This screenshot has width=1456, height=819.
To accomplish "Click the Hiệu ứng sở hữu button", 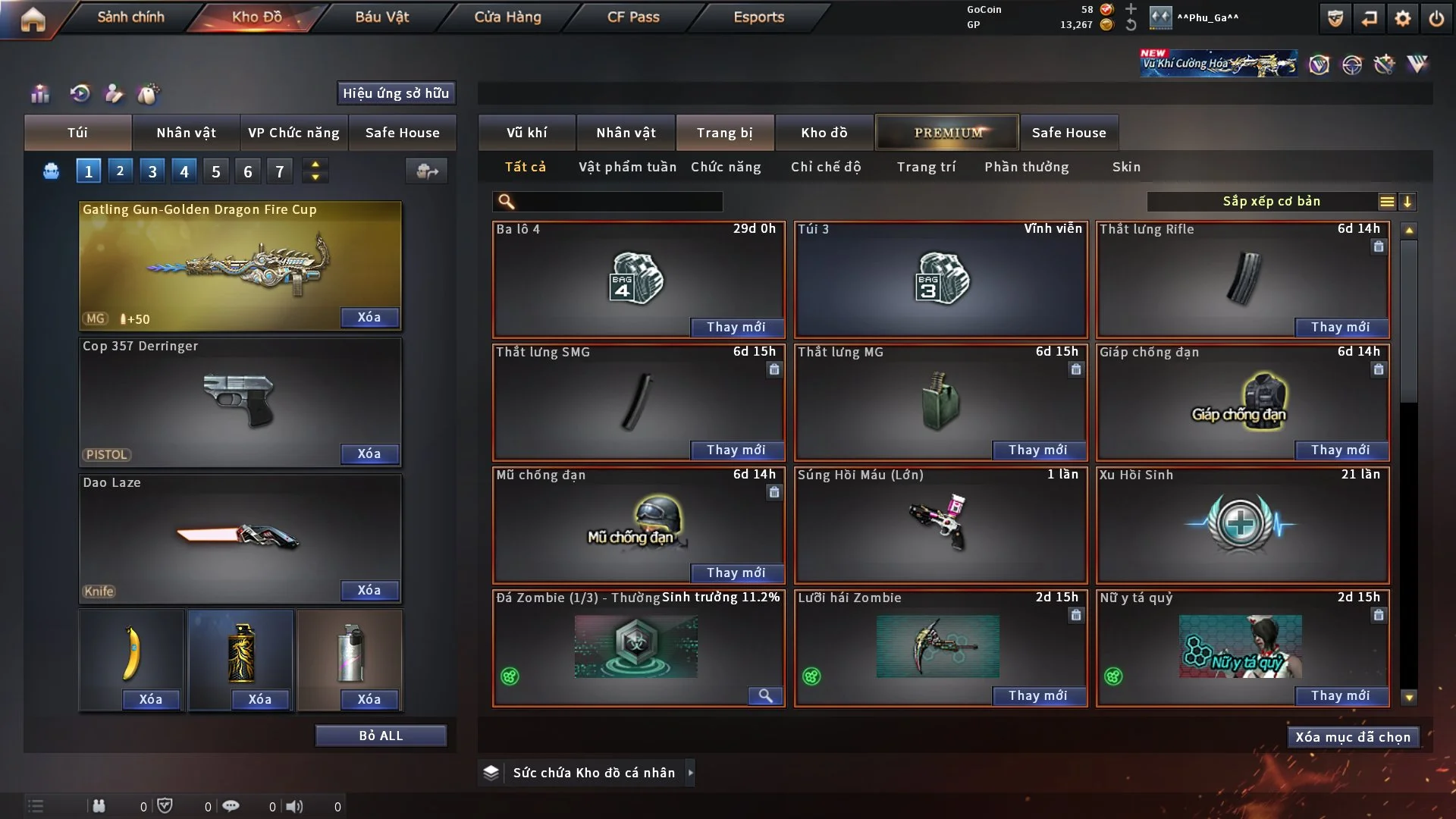I will (x=396, y=93).
